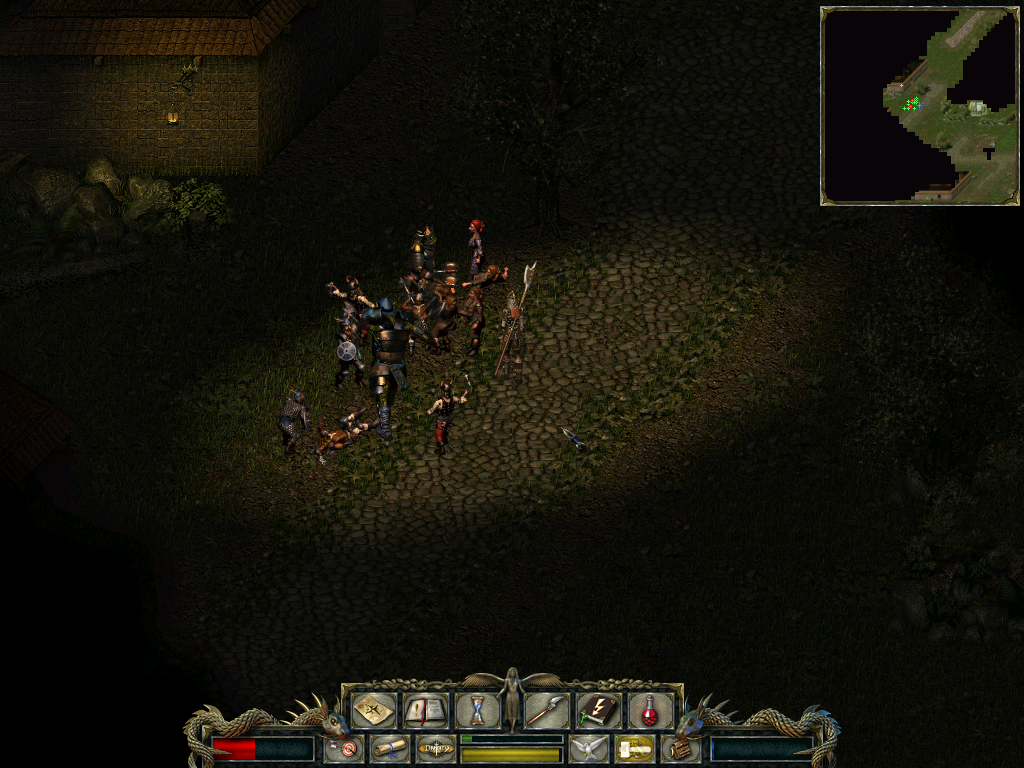This screenshot has width=1024, height=768.
Task: Select the golden button beside the dove
Action: (634, 748)
